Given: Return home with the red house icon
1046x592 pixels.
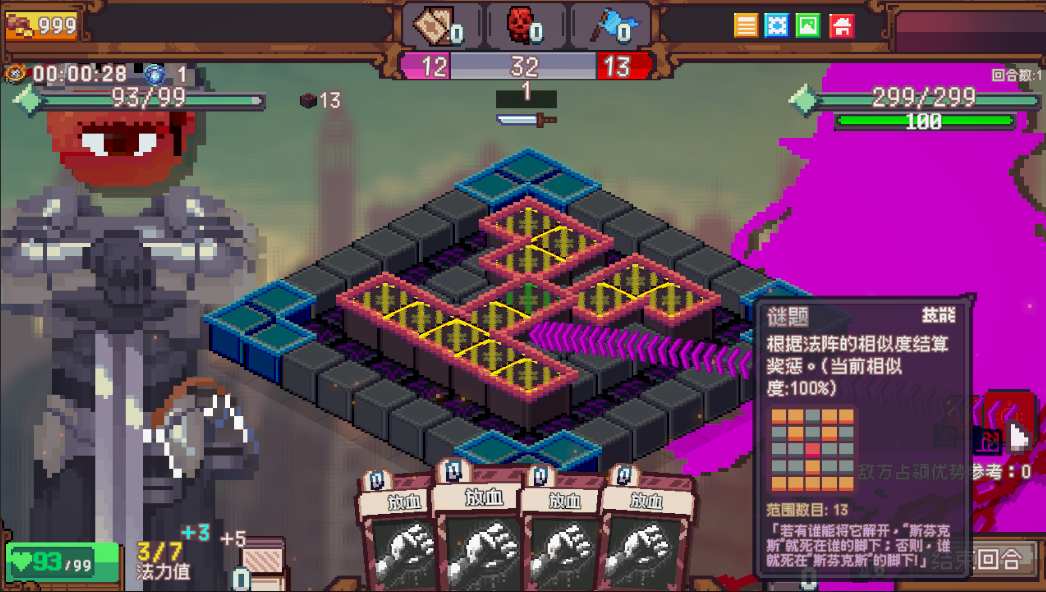Looking at the screenshot, I should [842, 25].
